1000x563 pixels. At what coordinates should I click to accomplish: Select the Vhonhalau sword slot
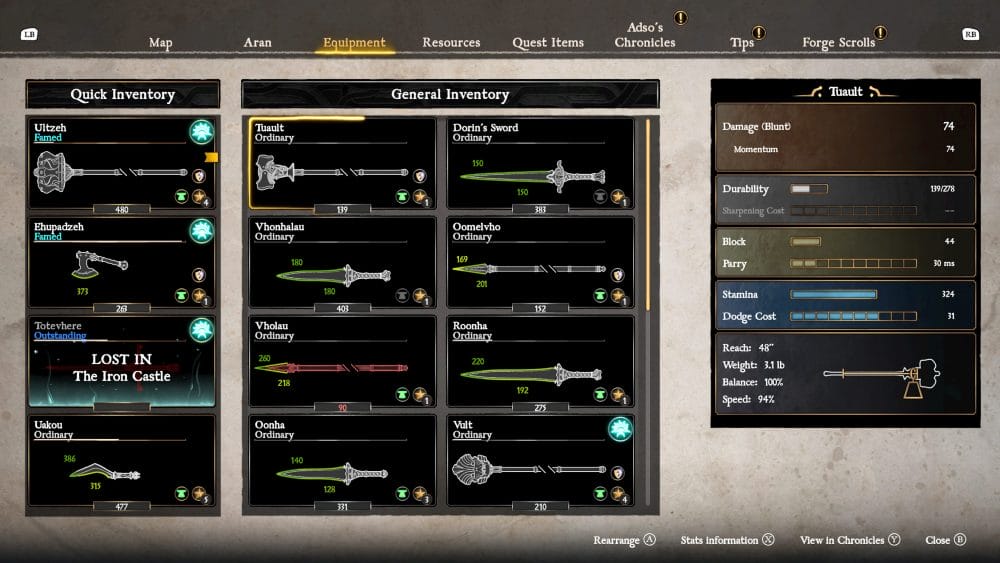click(341, 264)
